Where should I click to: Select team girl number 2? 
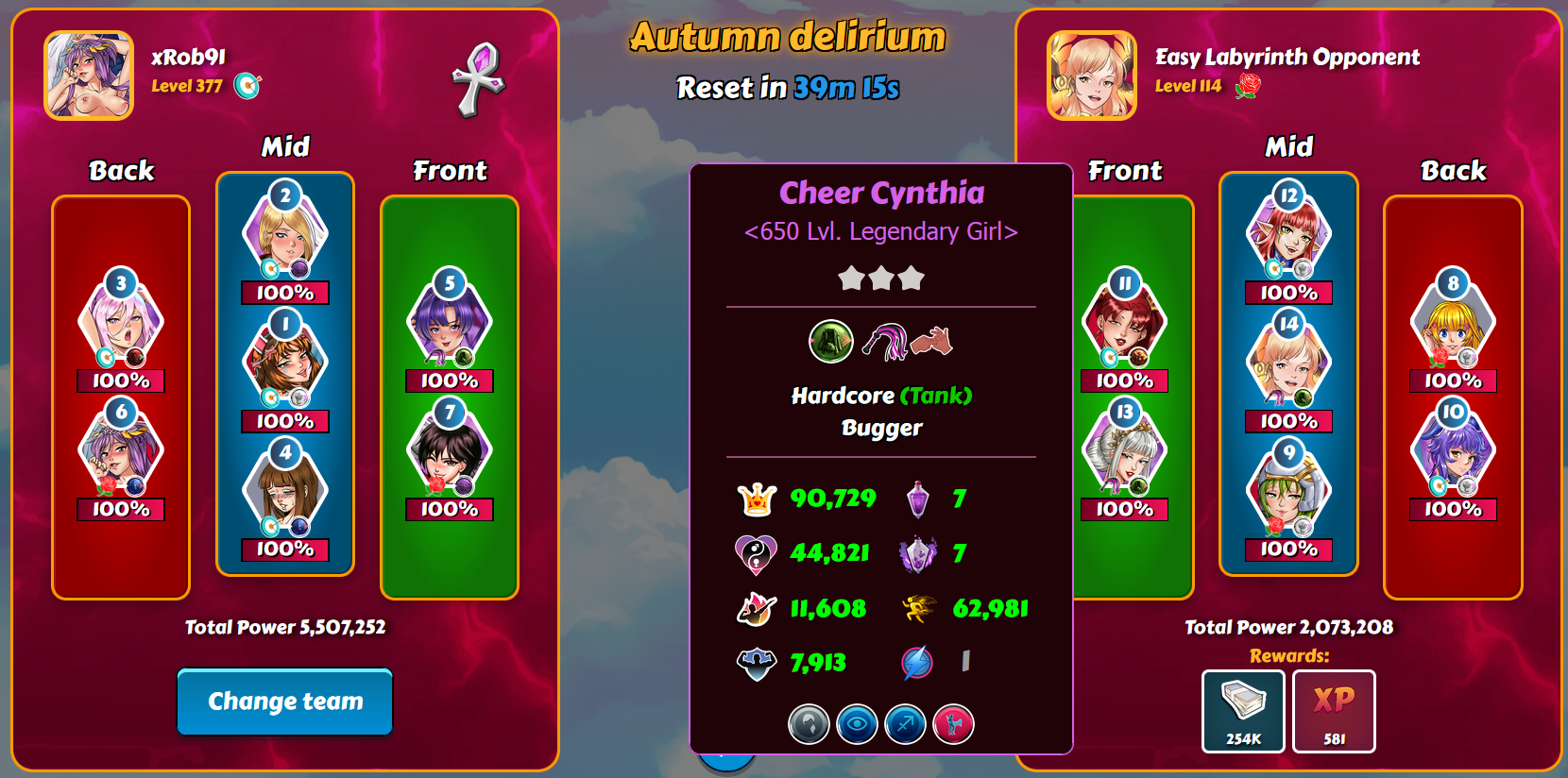pyautogui.click(x=285, y=236)
